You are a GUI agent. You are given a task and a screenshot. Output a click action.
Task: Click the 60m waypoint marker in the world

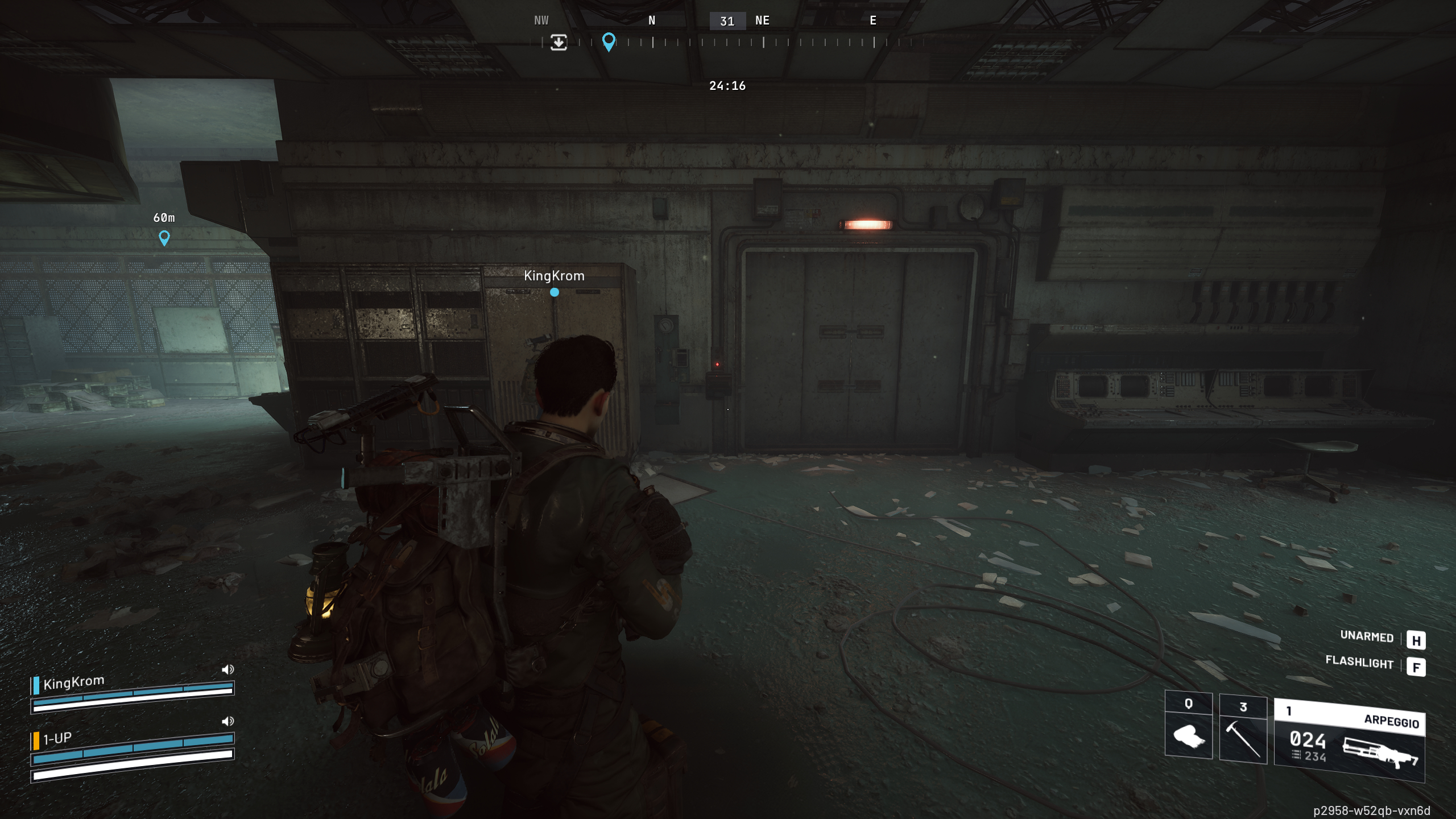[163, 239]
